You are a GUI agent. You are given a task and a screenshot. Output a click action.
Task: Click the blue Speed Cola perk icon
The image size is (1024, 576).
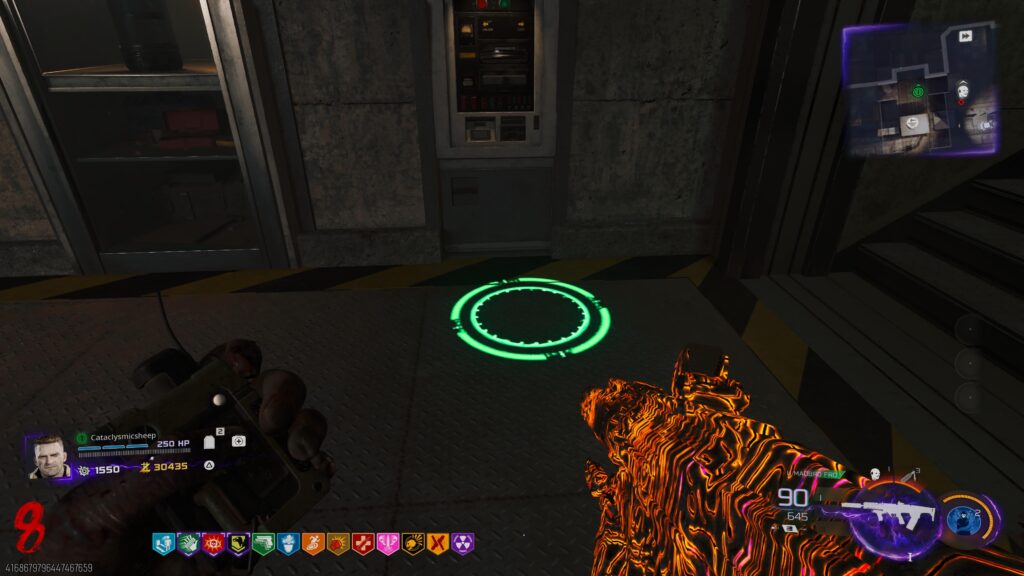tap(163, 543)
